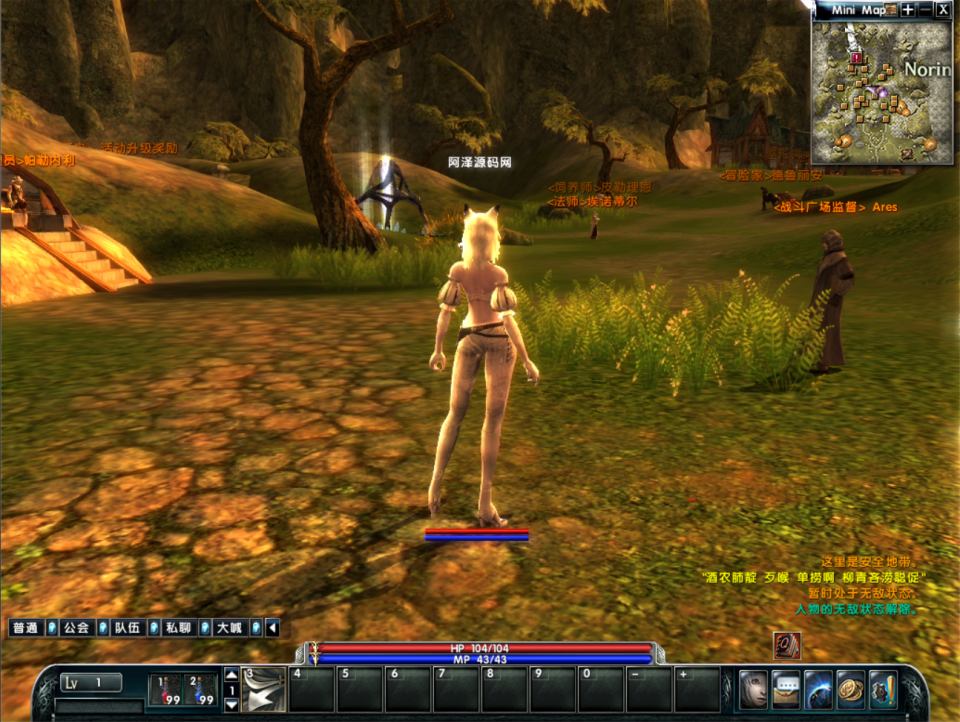Switch to the 大喊 shout channel
The height and width of the screenshot is (722, 960).
[x=229, y=628]
